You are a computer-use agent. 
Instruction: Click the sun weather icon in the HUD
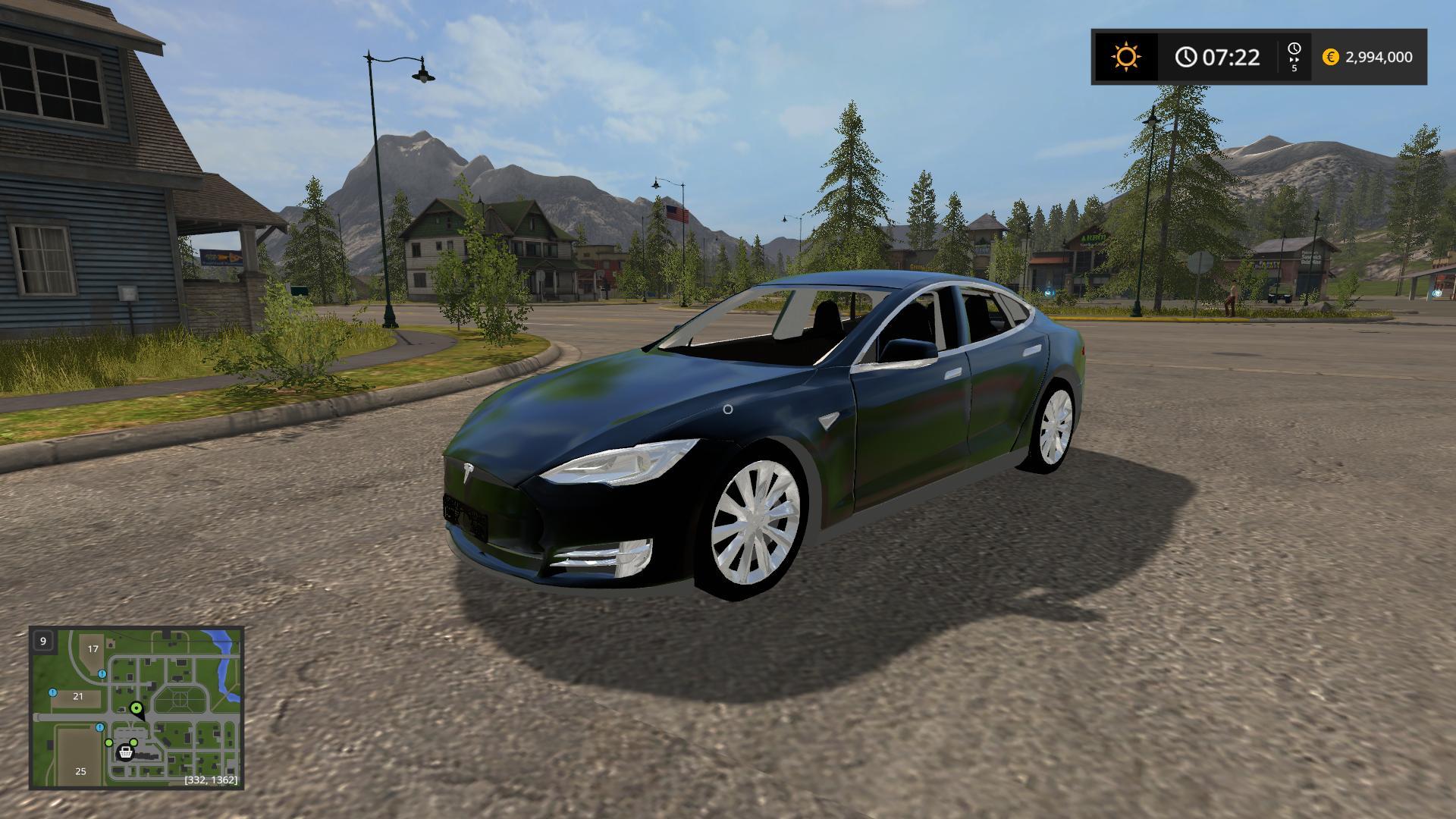point(1125,57)
